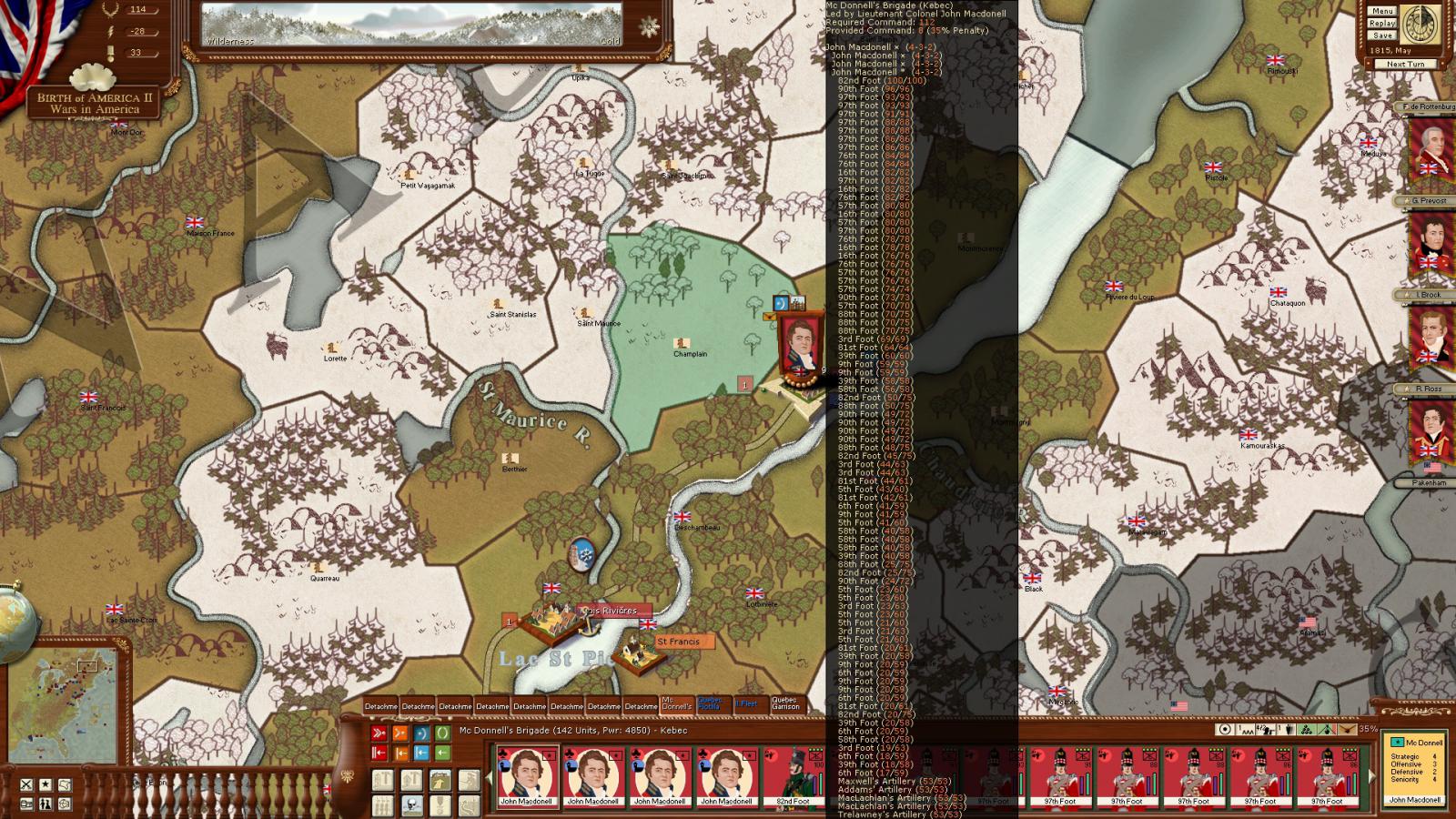The height and width of the screenshot is (819, 1456).
Task: Open the Quebec Garrison tab
Action: click(784, 703)
